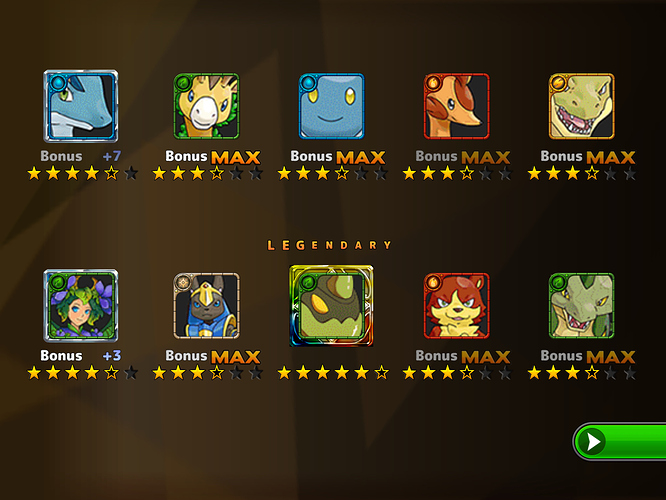Choose the green-framed crocodile monster card
666x500 pixels.
(581, 306)
